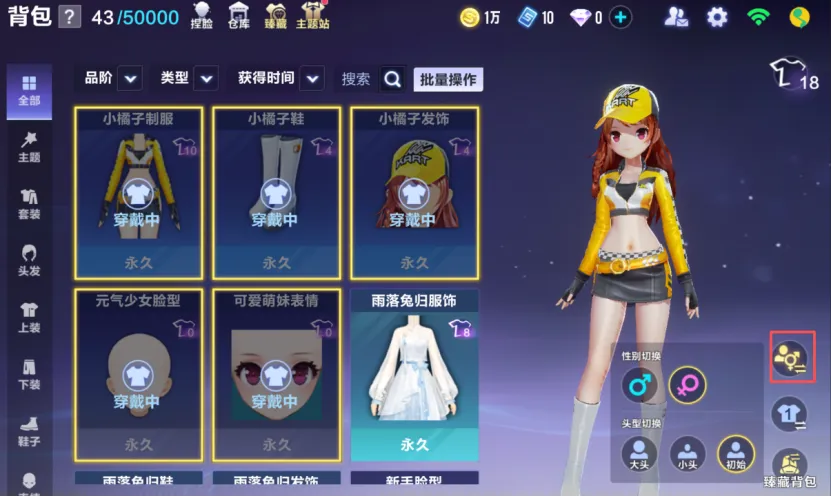Add diamonds with the plus button
This screenshot has height=497, width=831.
pyautogui.click(x=621, y=17)
